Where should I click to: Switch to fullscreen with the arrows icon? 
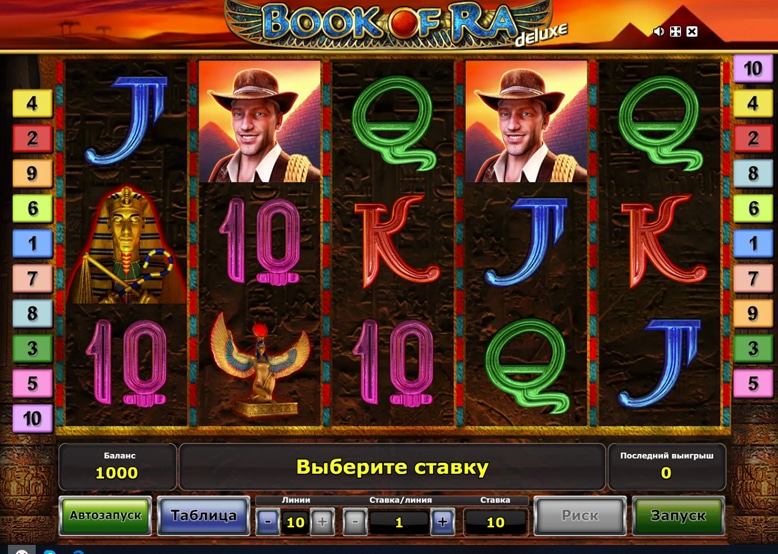tap(675, 32)
